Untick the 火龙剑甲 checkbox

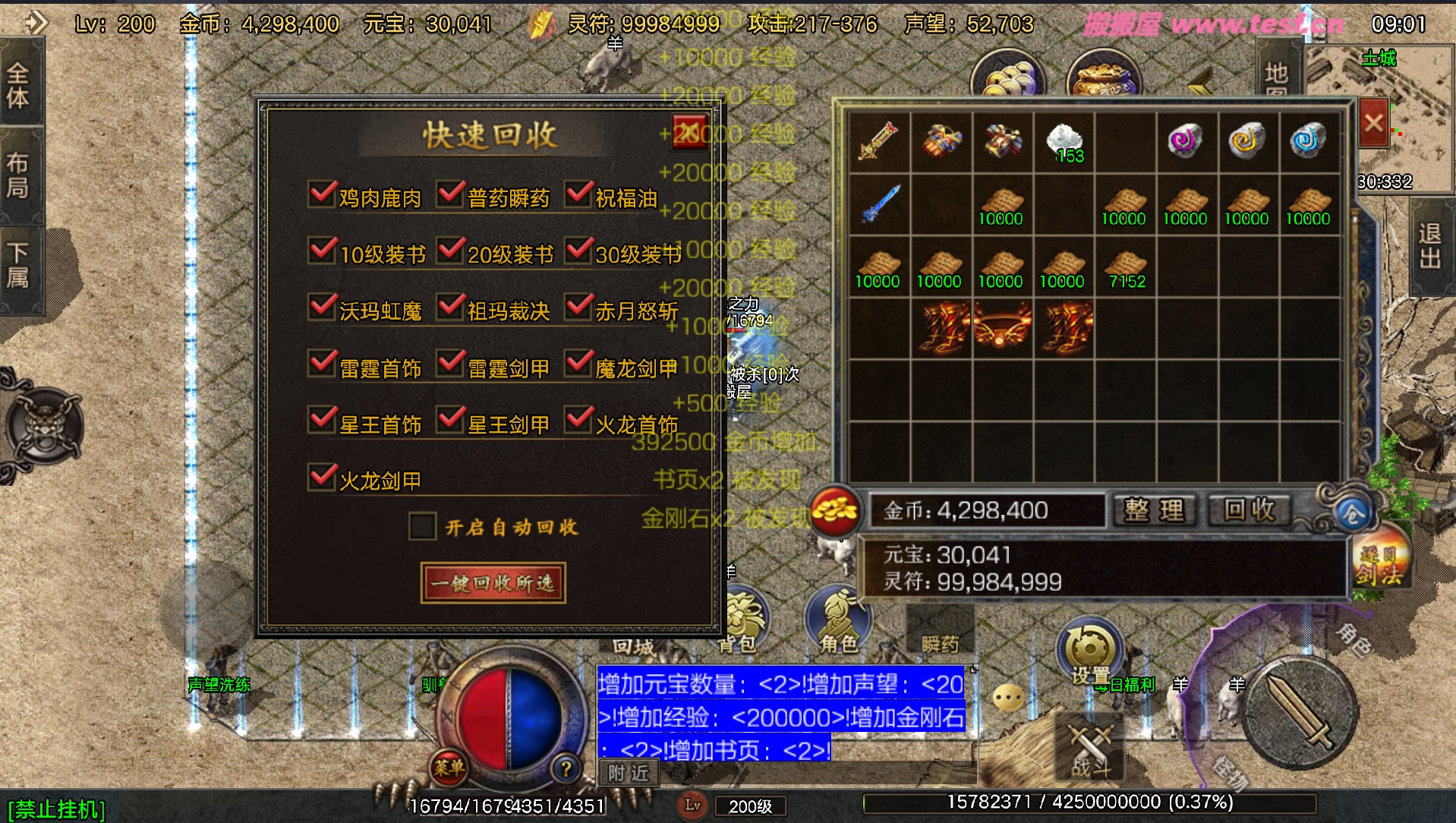click(323, 478)
